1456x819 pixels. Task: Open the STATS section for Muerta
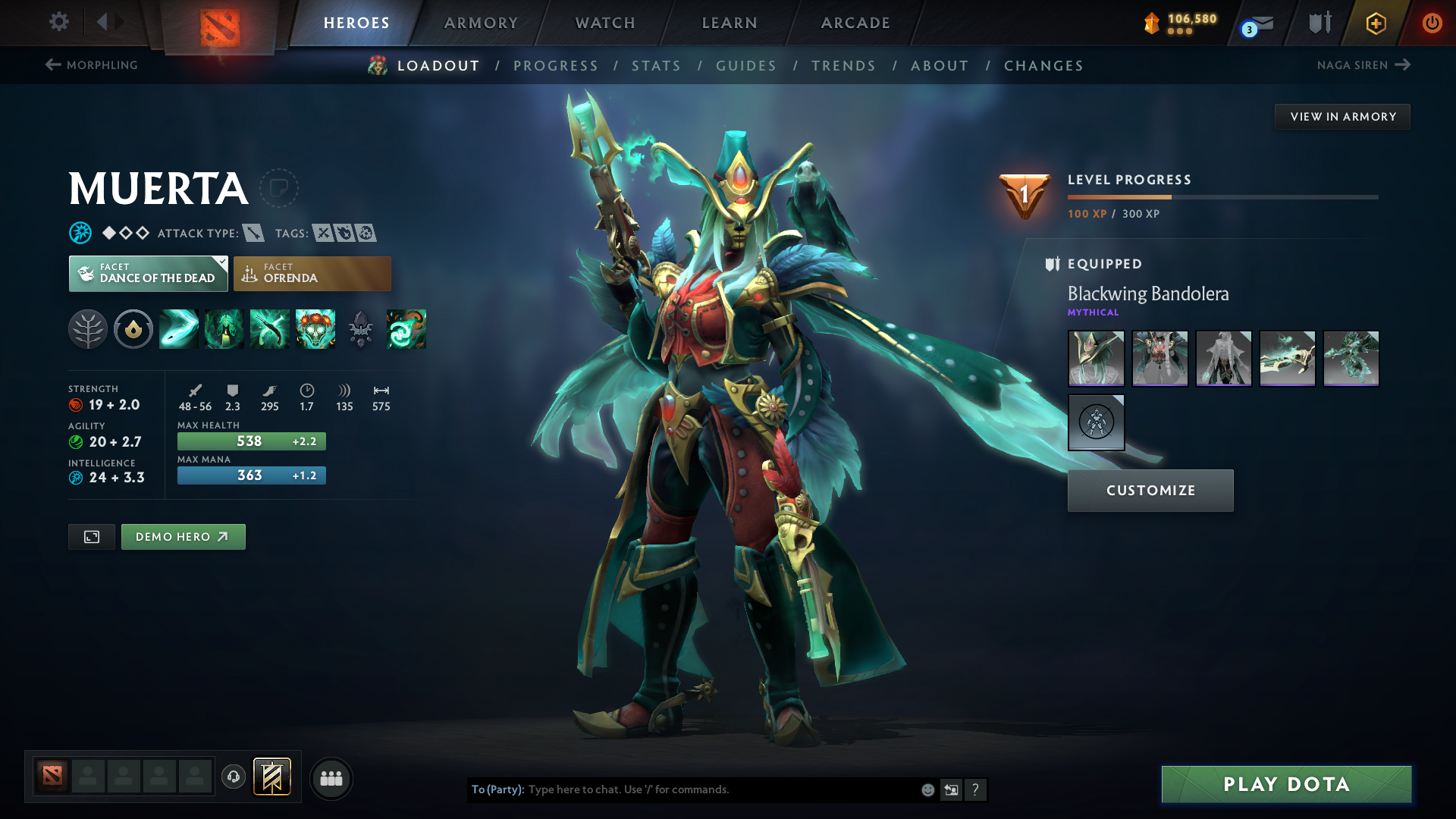tap(656, 66)
